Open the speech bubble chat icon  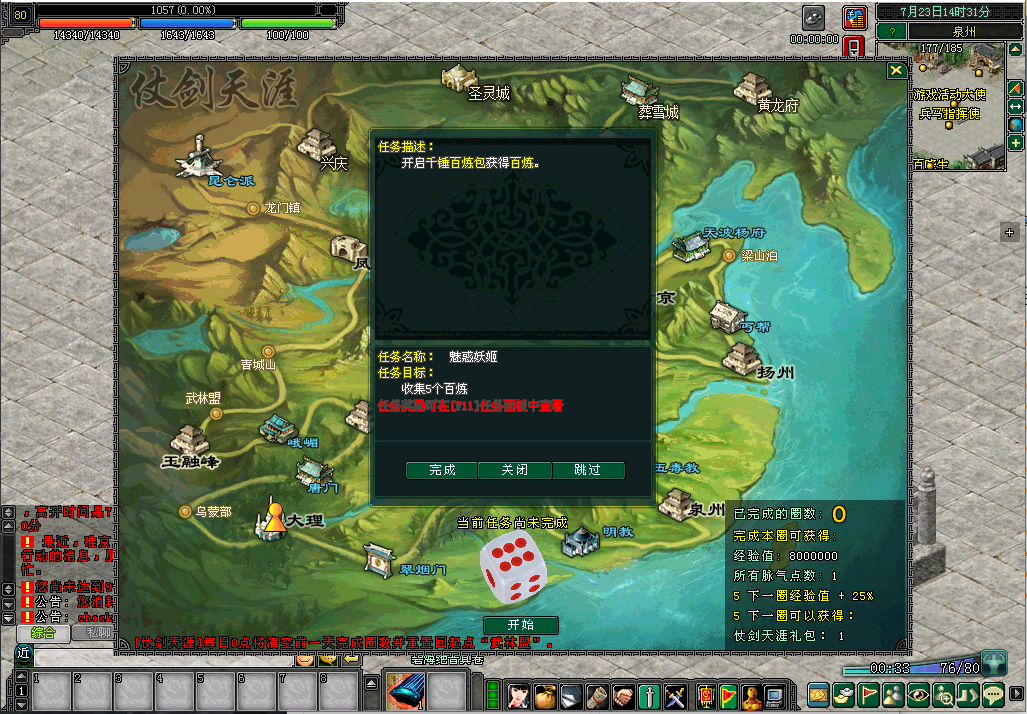point(993,693)
